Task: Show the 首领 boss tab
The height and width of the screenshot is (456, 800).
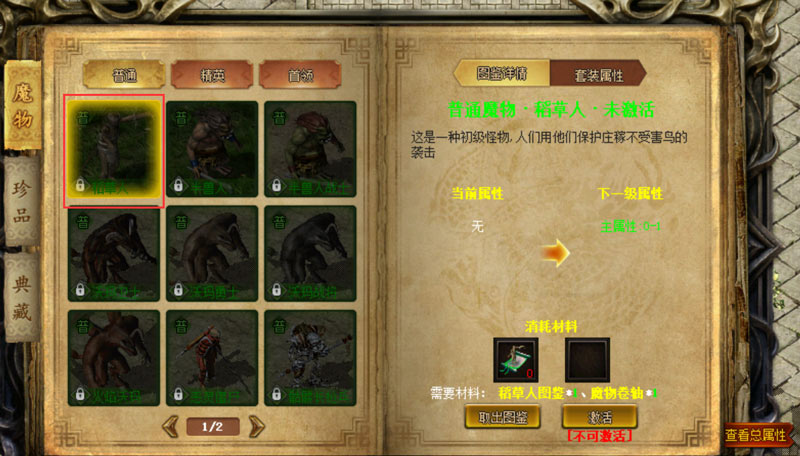Action: tap(299, 75)
